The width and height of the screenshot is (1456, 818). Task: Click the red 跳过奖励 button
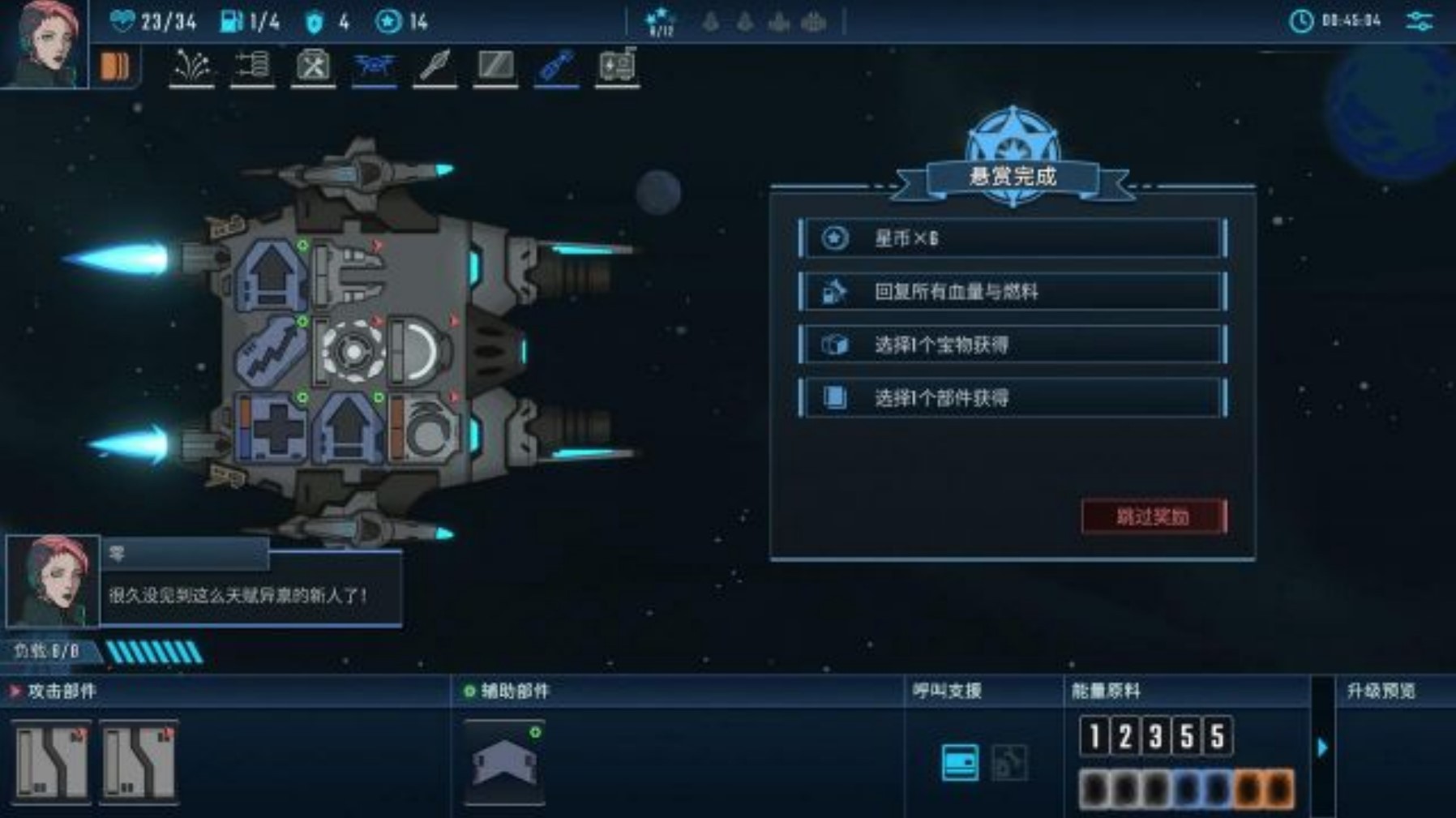[x=1154, y=516]
